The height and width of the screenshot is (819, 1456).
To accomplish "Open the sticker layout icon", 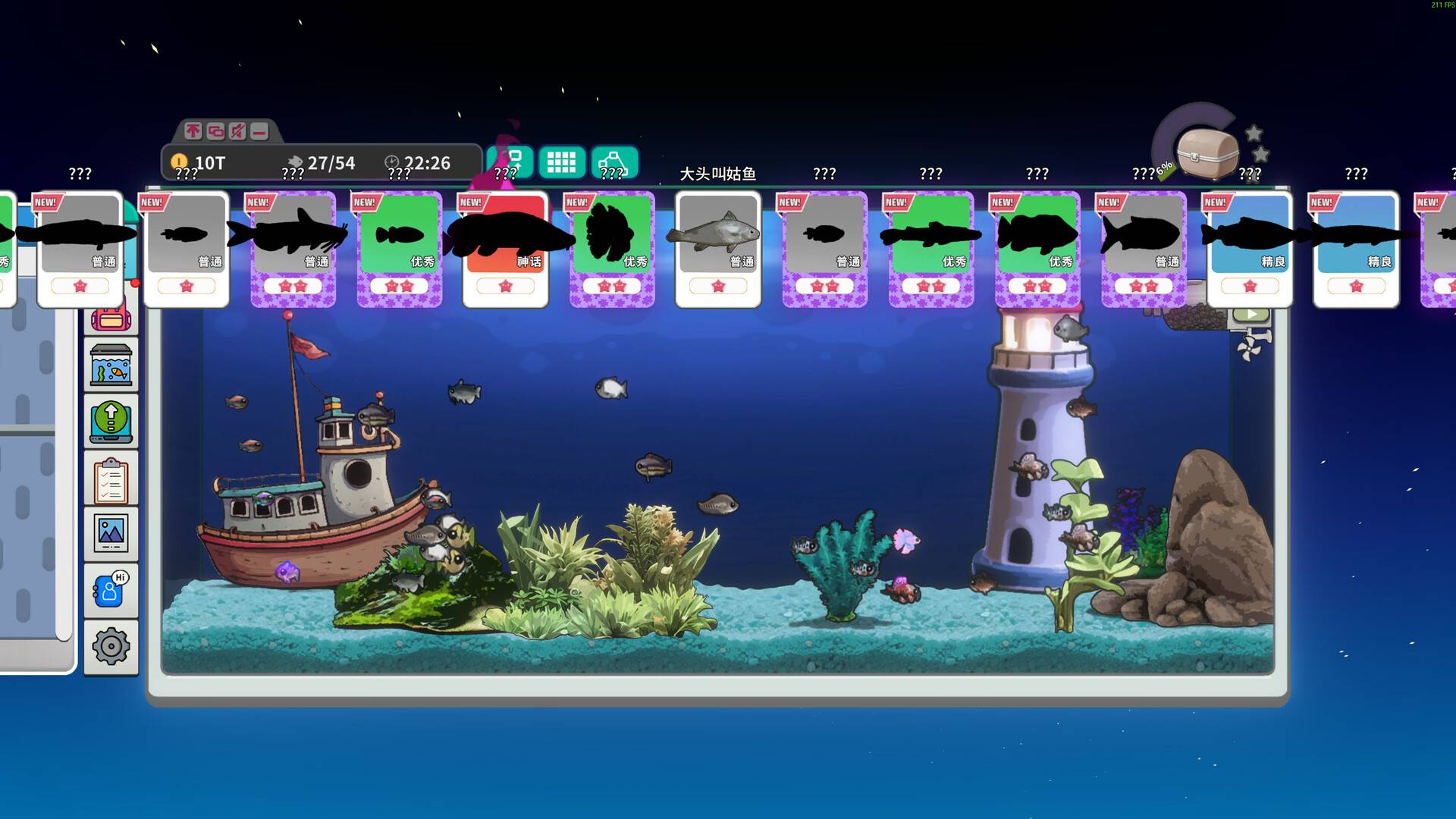I will (616, 161).
